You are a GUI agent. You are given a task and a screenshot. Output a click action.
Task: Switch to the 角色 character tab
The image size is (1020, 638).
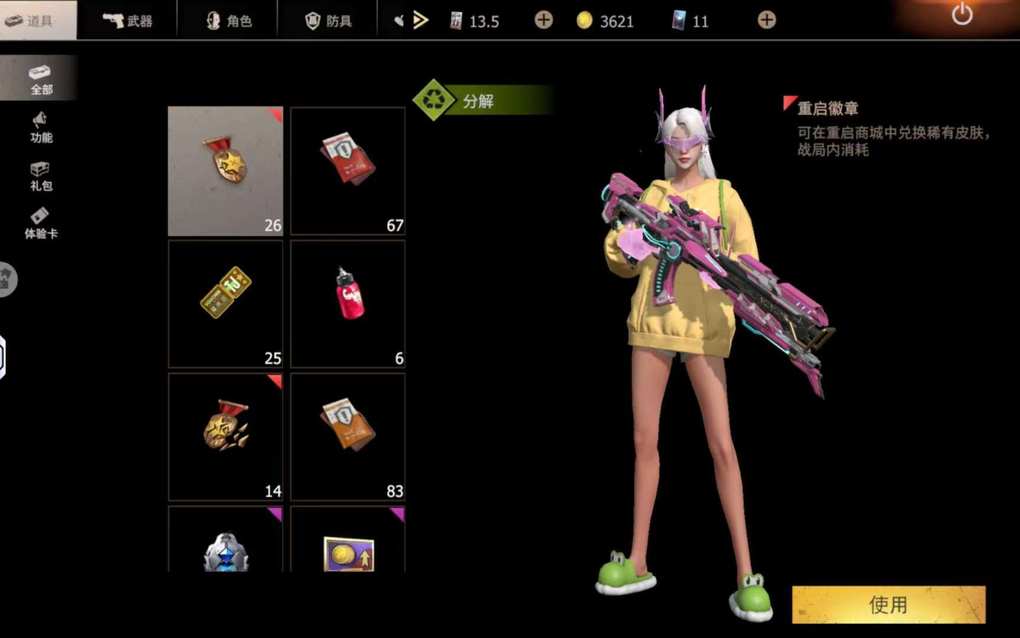[x=228, y=20]
